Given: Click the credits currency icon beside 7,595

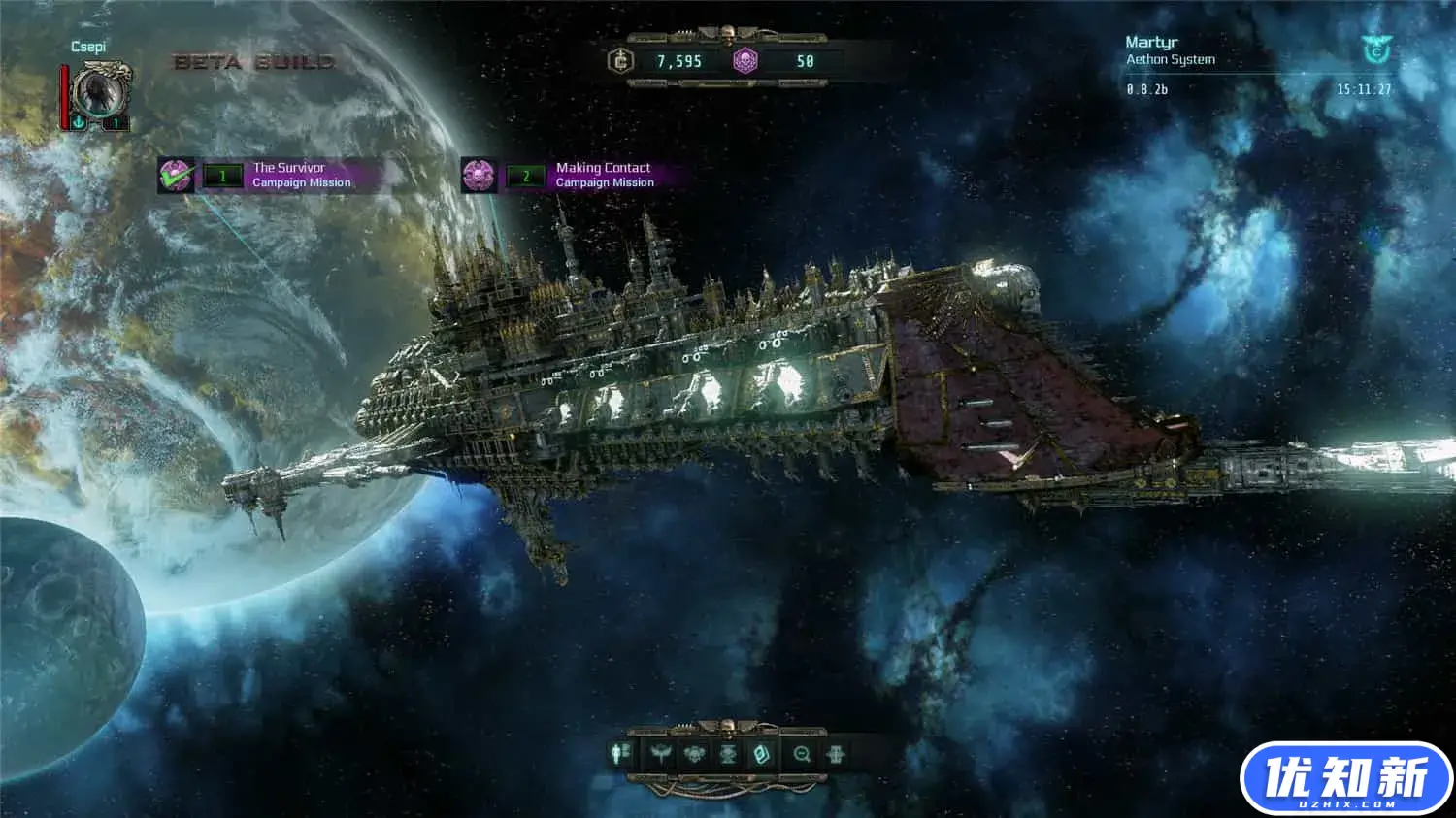Looking at the screenshot, I should [620, 61].
